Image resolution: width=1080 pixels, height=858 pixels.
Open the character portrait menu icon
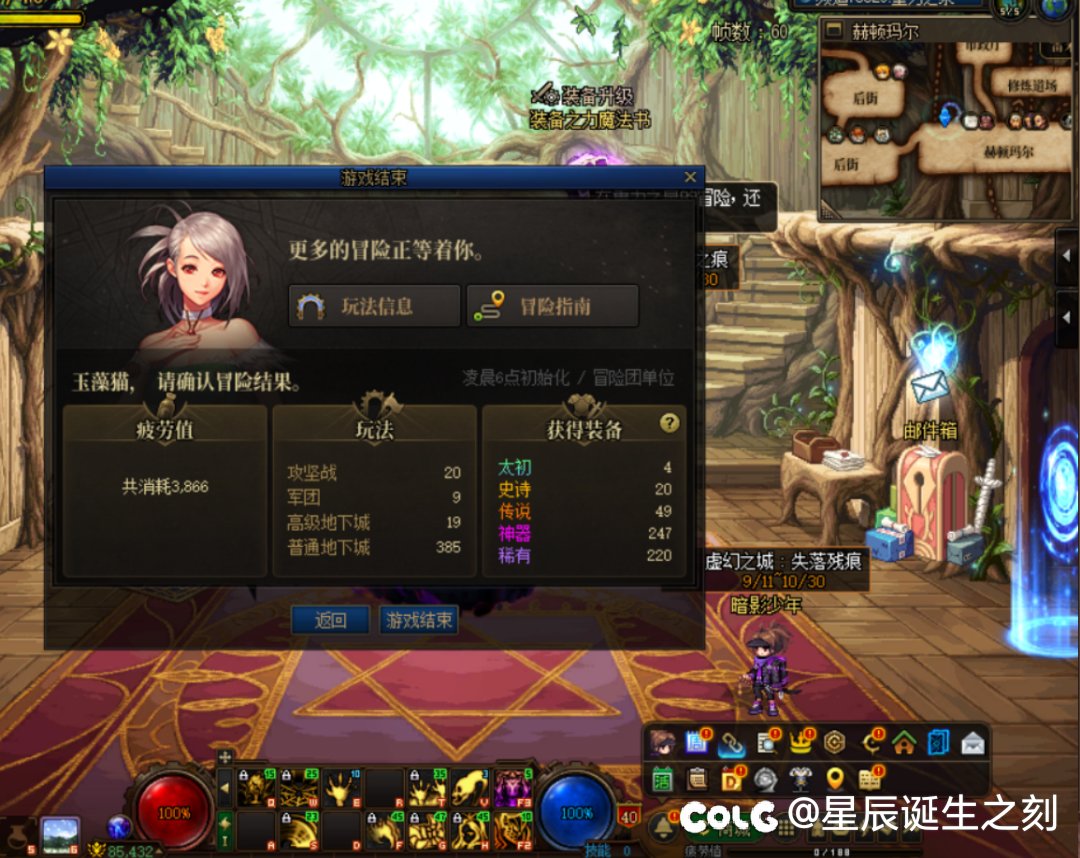[x=661, y=742]
